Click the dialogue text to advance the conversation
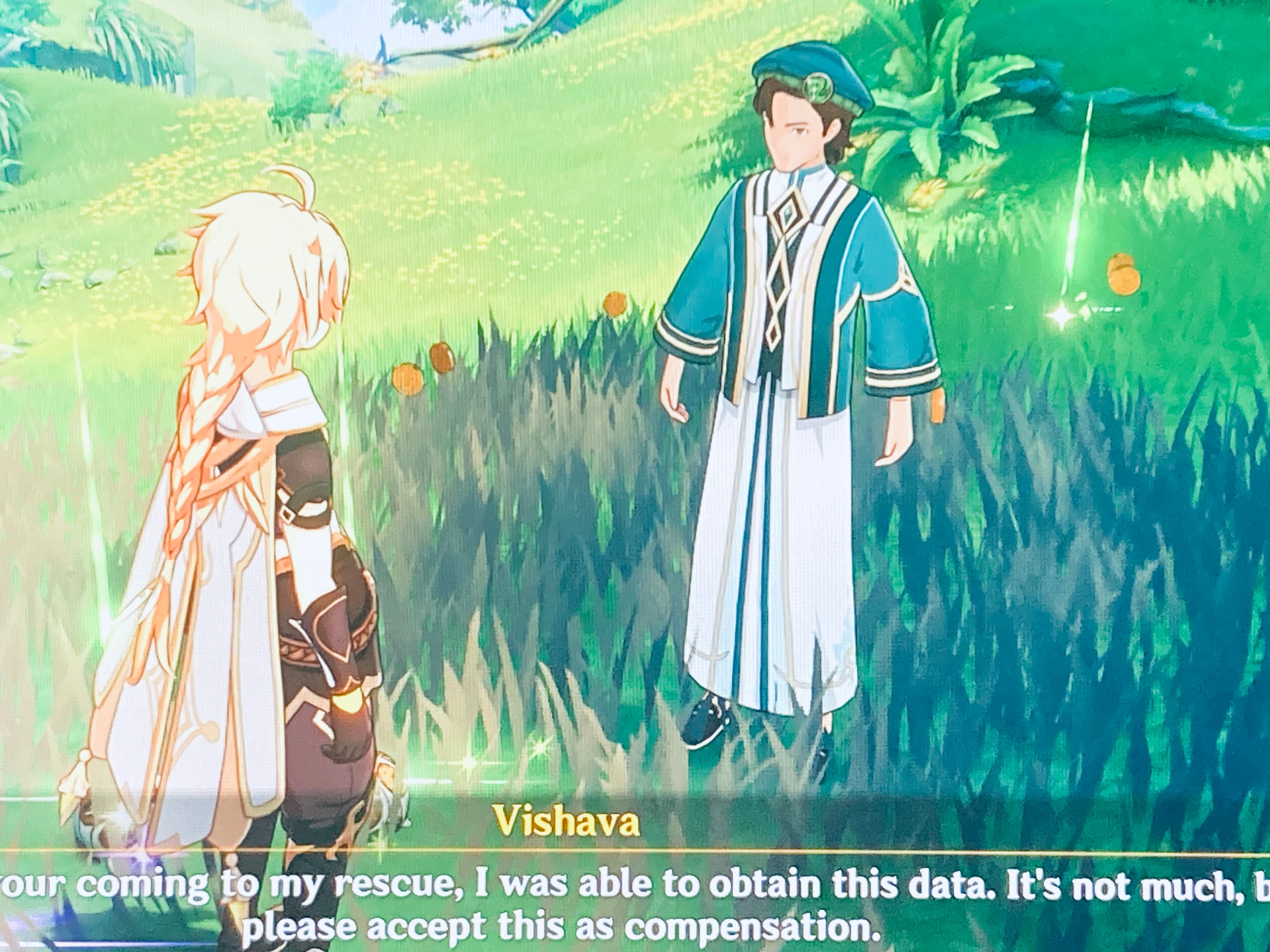 [632, 904]
